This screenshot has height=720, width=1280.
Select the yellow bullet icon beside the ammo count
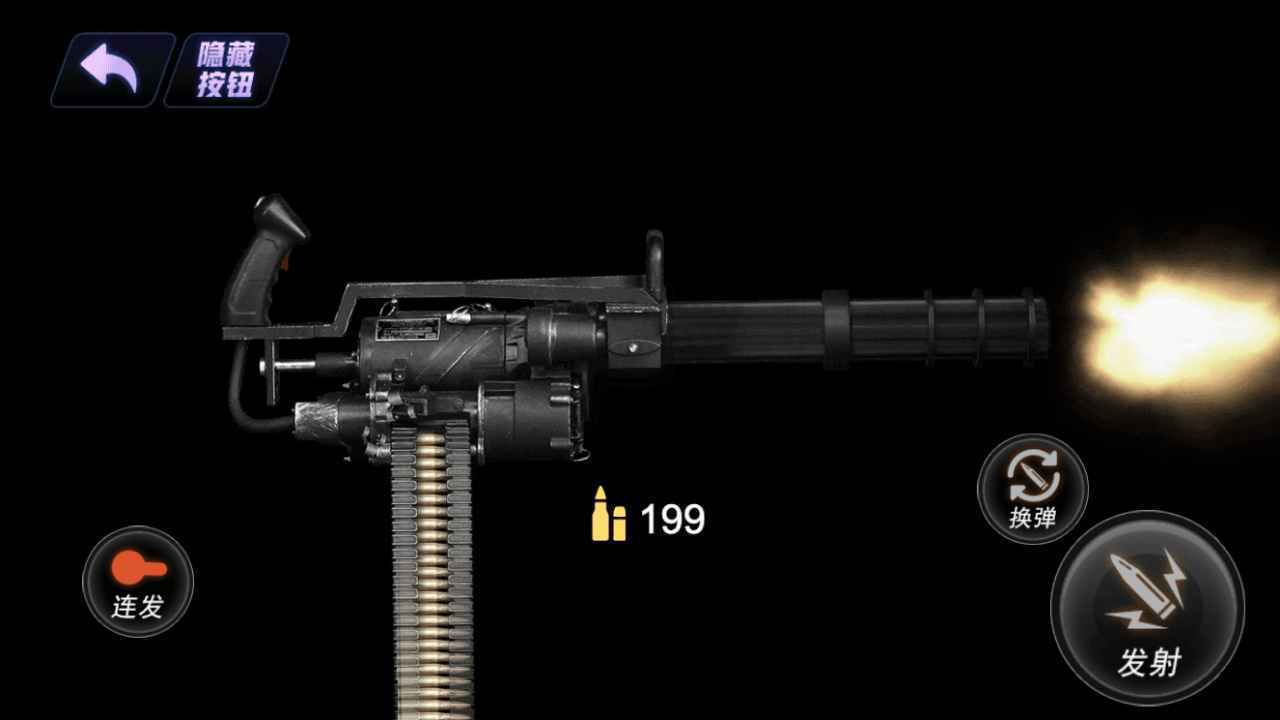coord(606,515)
